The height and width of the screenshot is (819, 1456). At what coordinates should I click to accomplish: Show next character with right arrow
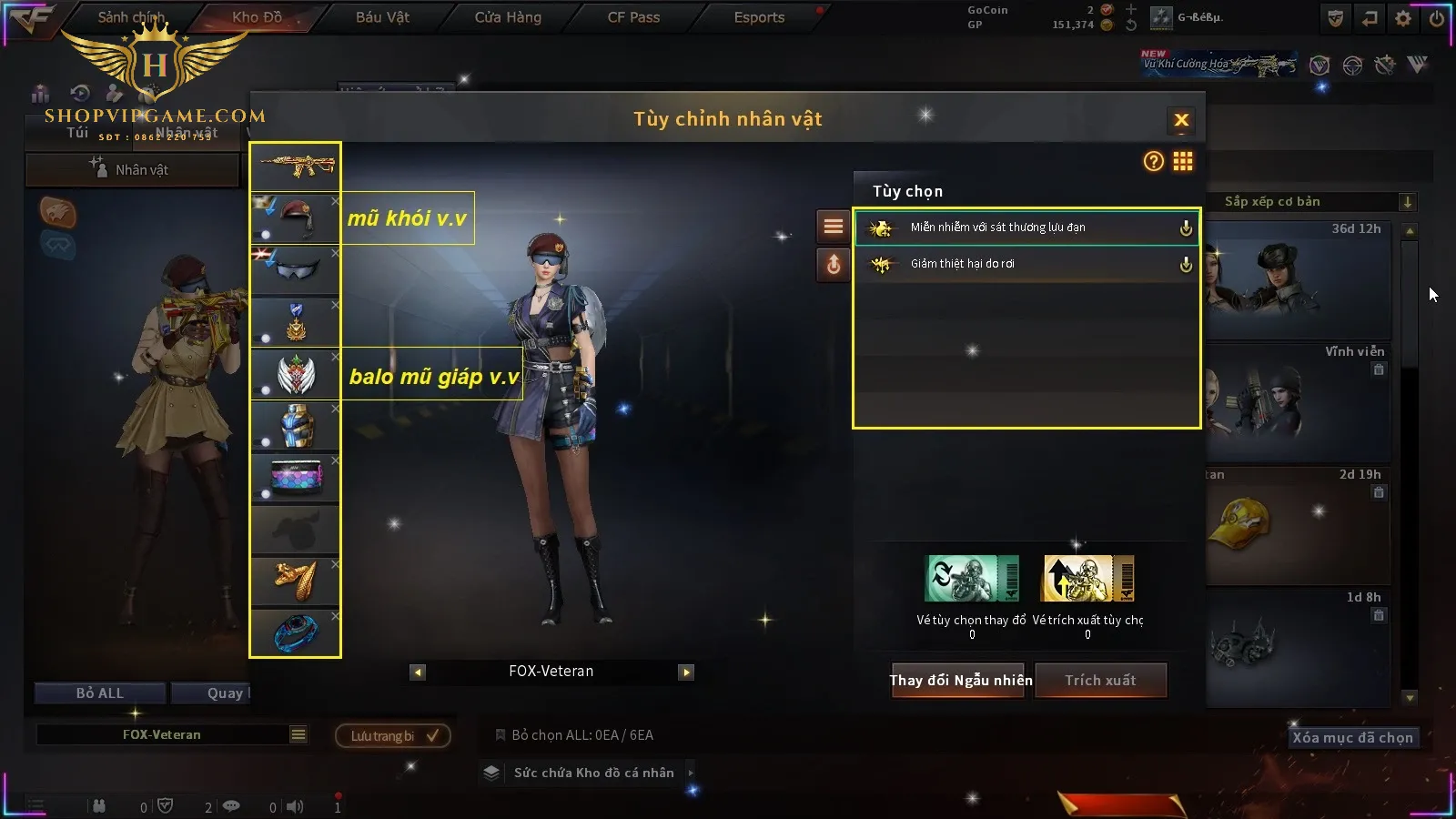coord(686,672)
